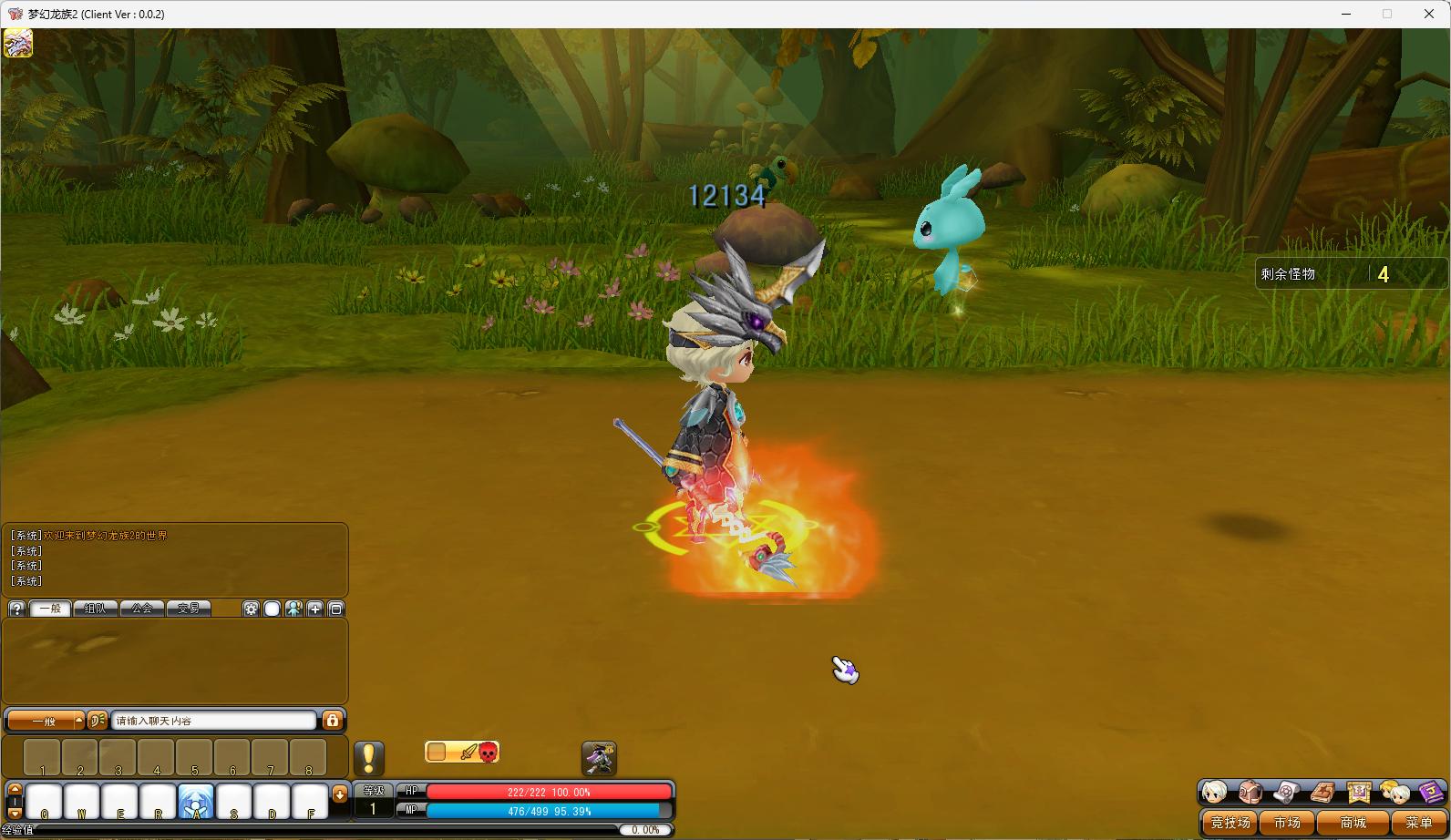This screenshot has height=840, width=1451.
Task: Open chat settings gear icon
Action: [x=251, y=609]
